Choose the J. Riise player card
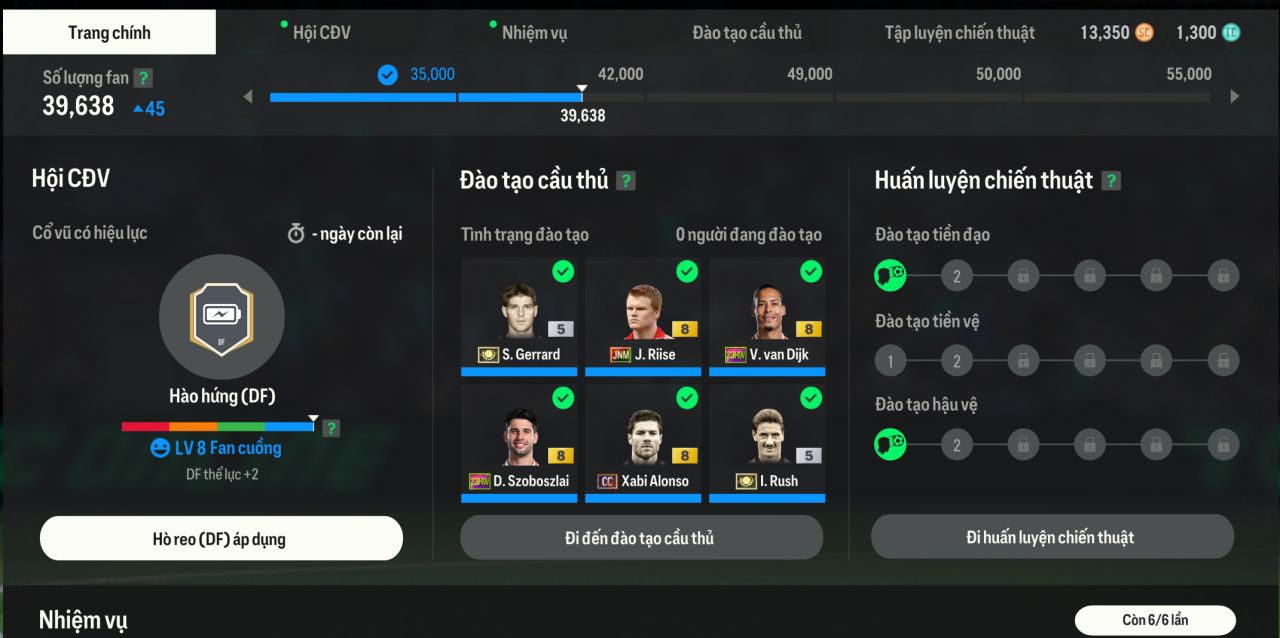Screen dimensions: 1280x638 click(643, 316)
